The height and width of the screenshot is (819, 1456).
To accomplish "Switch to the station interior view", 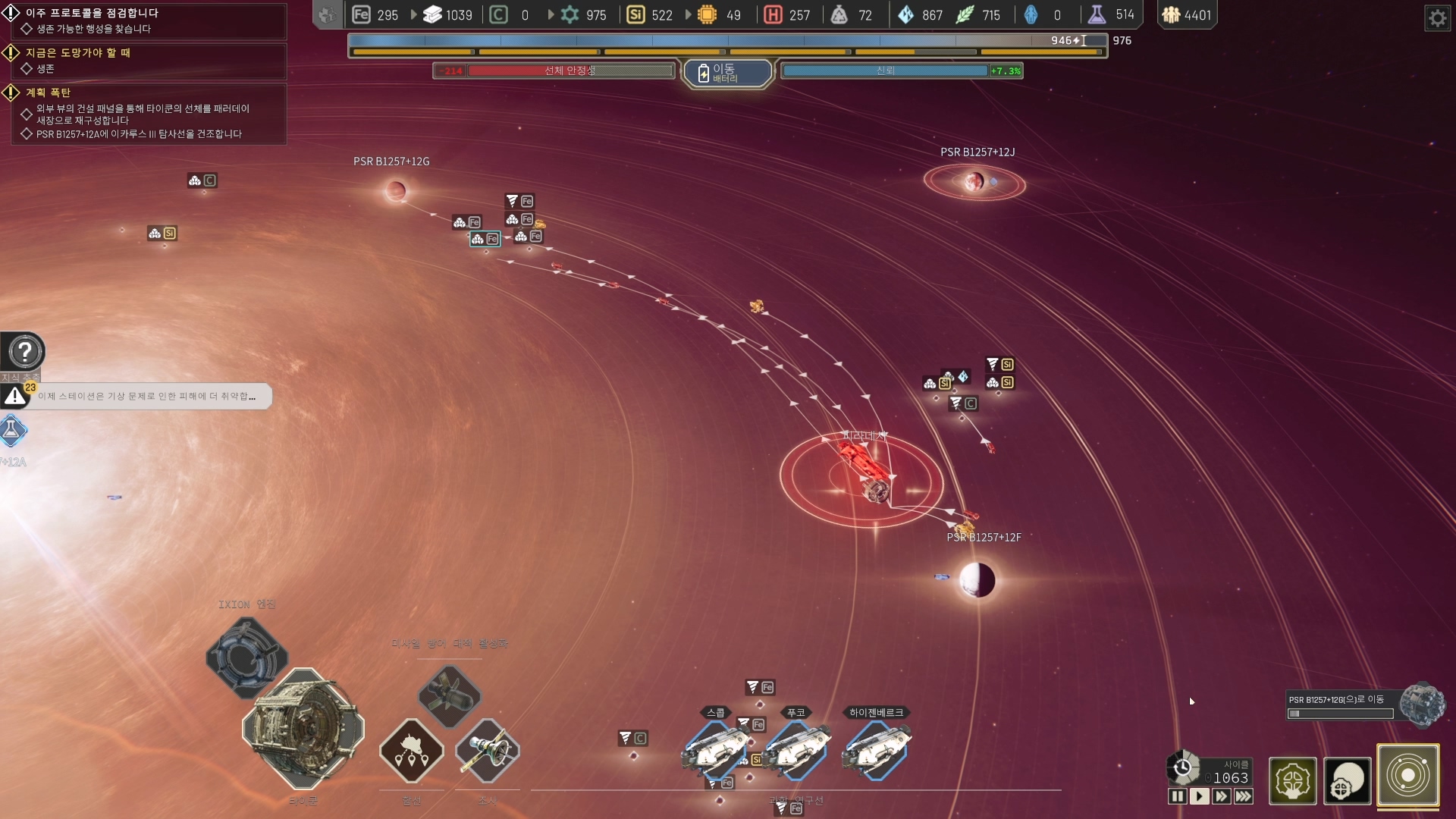I will click(x=1292, y=780).
